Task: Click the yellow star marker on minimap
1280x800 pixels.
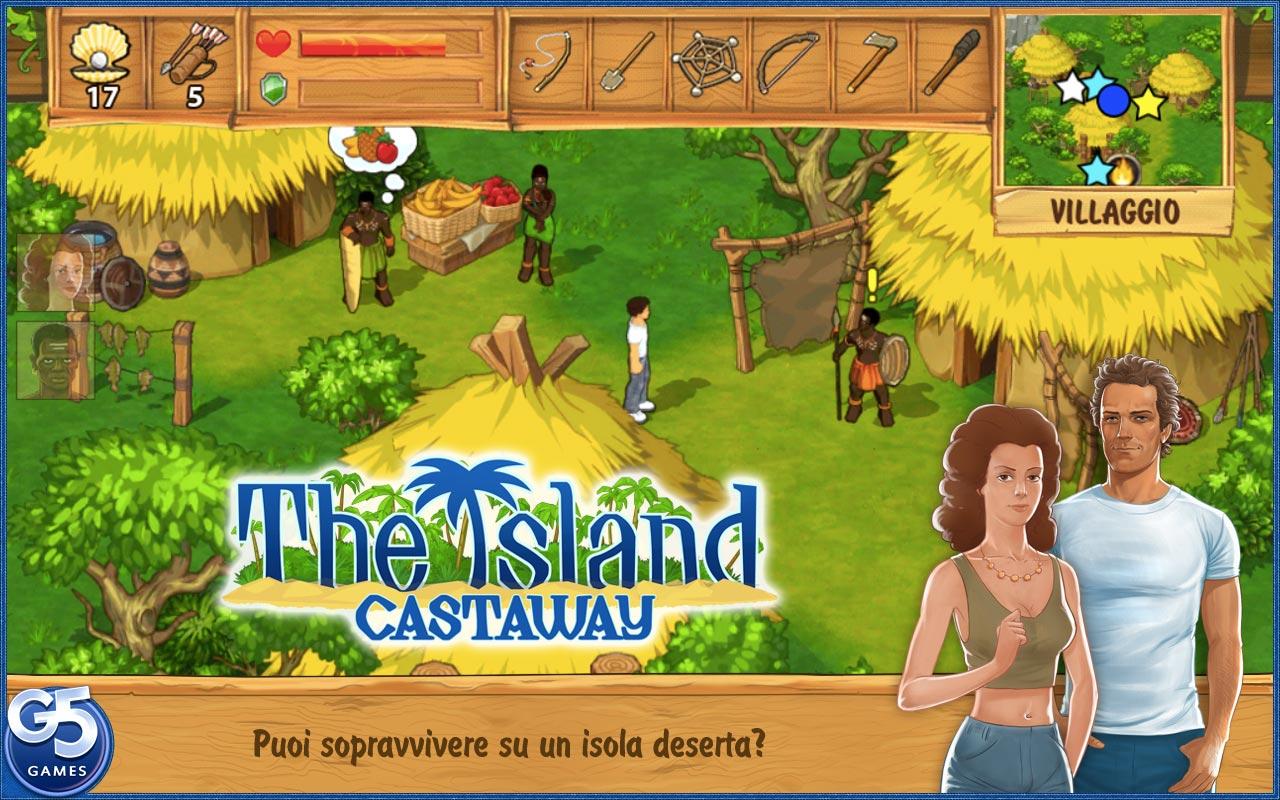Action: coord(1149,102)
